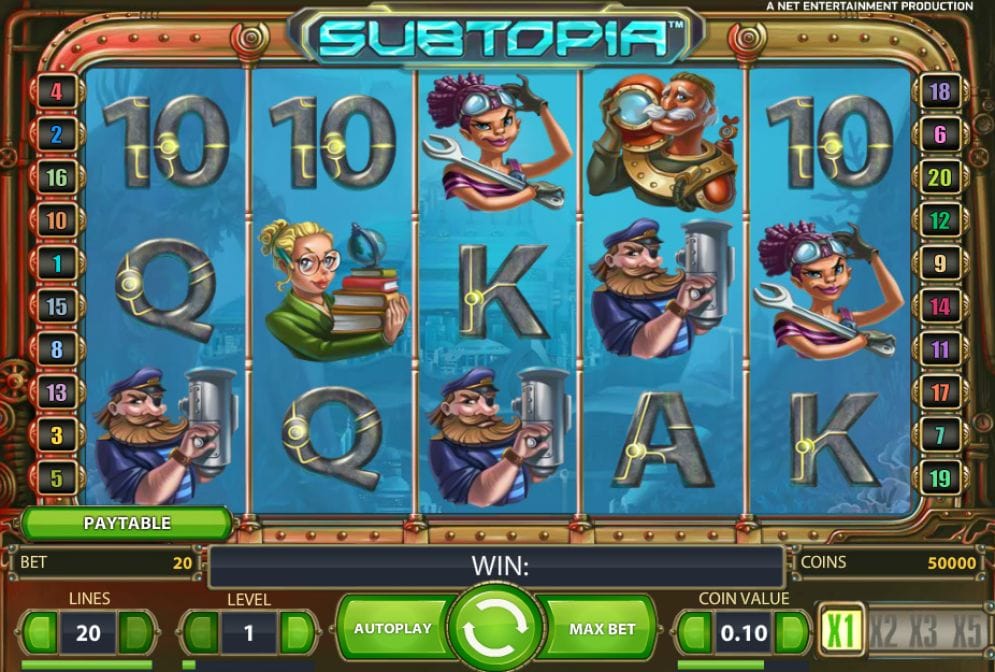Click the payline 14 indicator
The height and width of the screenshot is (672, 995).
click(939, 307)
